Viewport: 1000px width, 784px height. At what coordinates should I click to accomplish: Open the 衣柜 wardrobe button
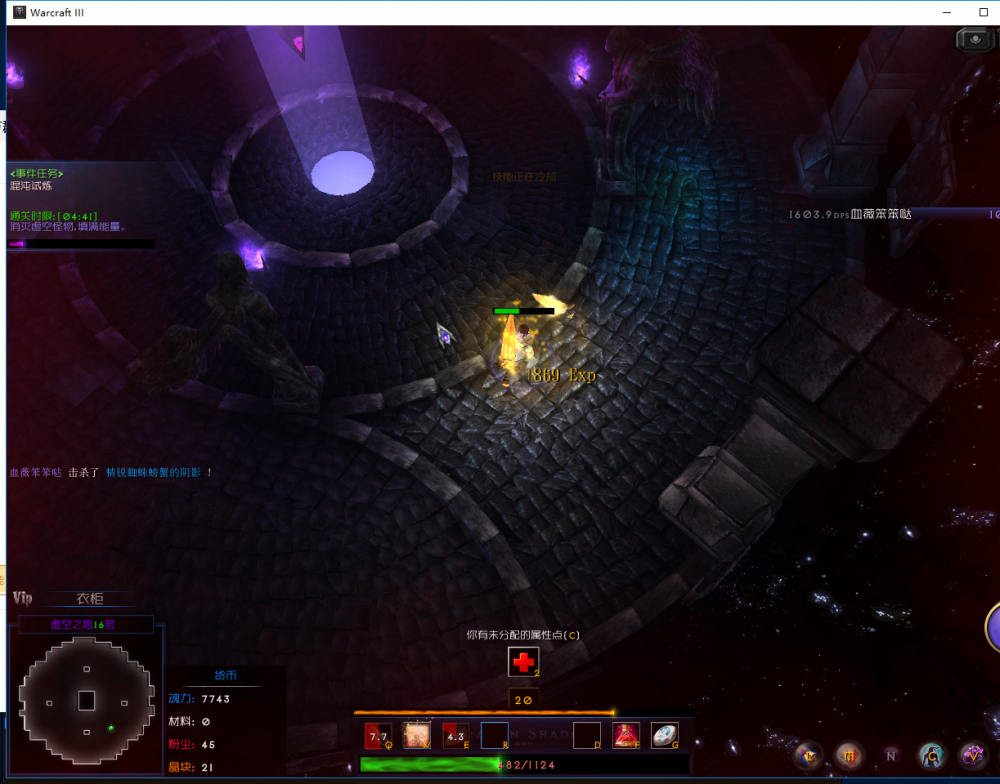(x=90, y=599)
